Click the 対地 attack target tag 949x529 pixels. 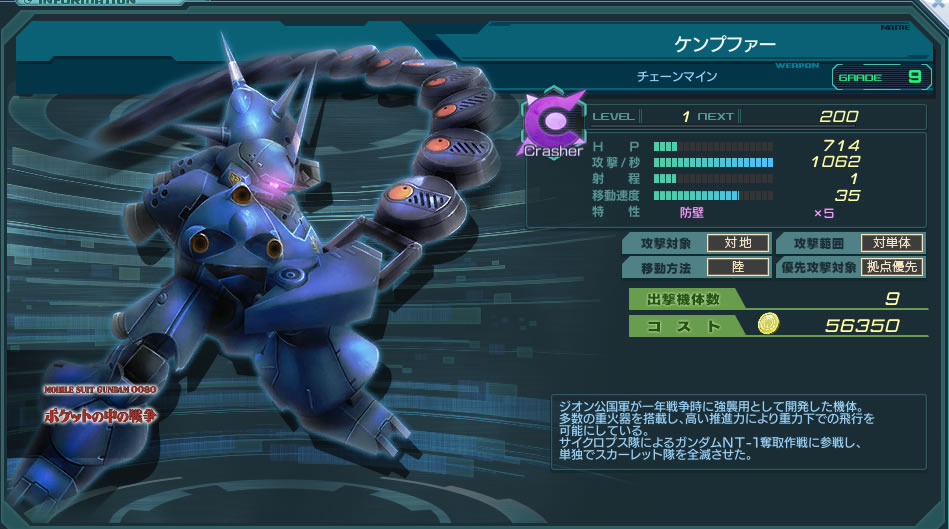coord(738,243)
